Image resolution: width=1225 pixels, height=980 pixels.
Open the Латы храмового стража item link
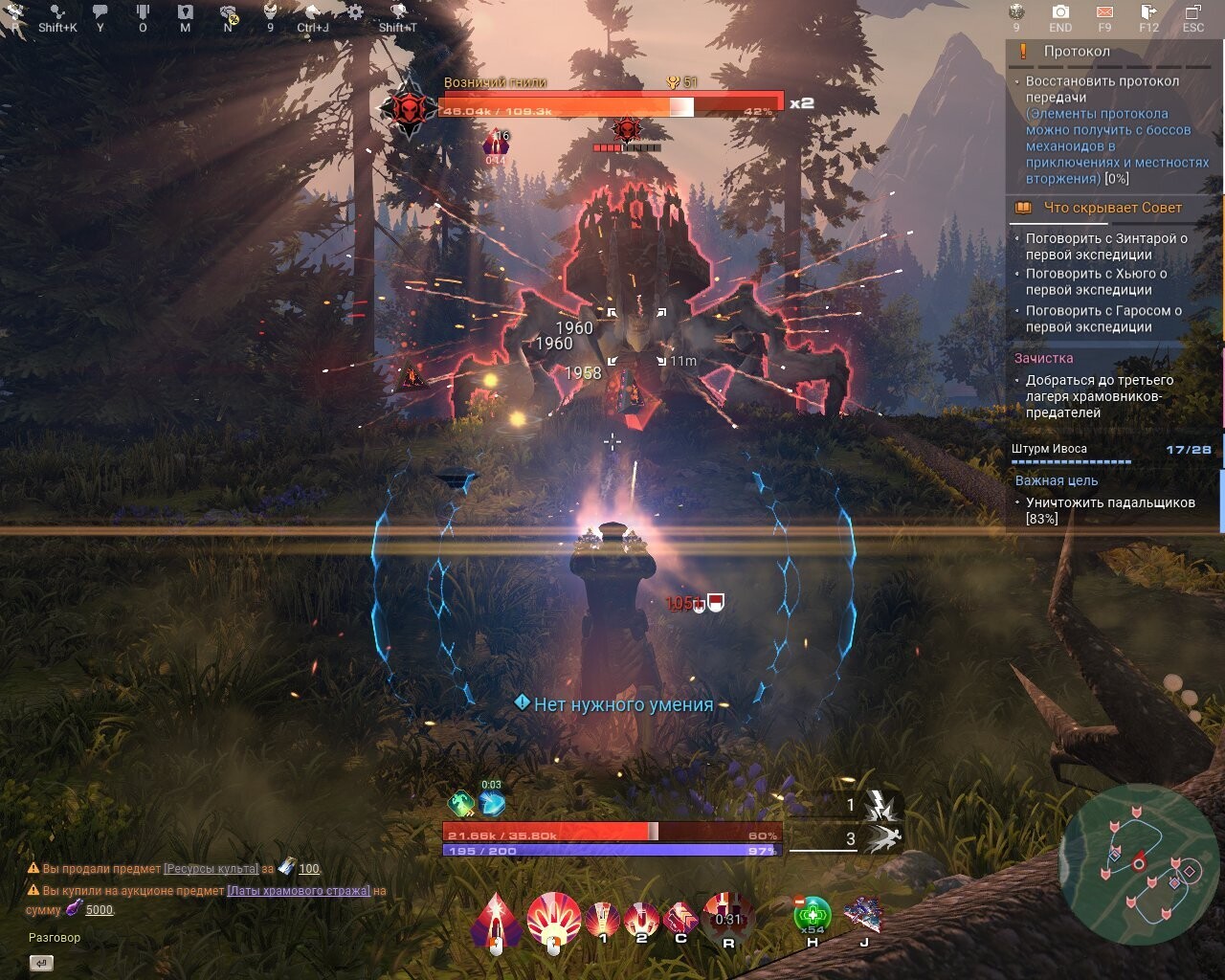point(298,890)
